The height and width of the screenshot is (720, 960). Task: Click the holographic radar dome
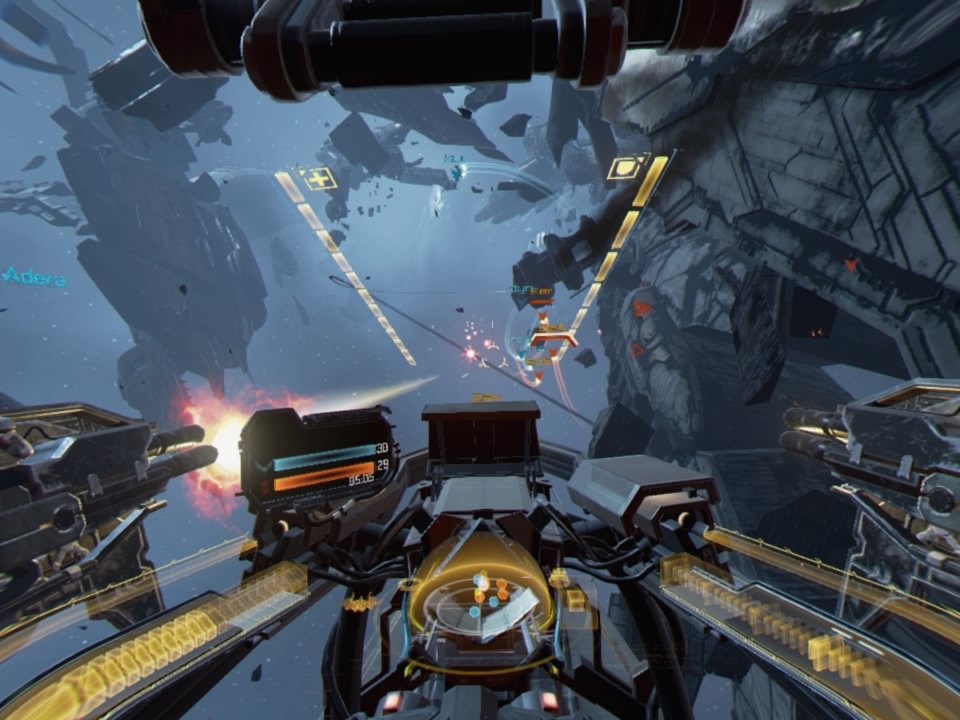click(x=481, y=596)
